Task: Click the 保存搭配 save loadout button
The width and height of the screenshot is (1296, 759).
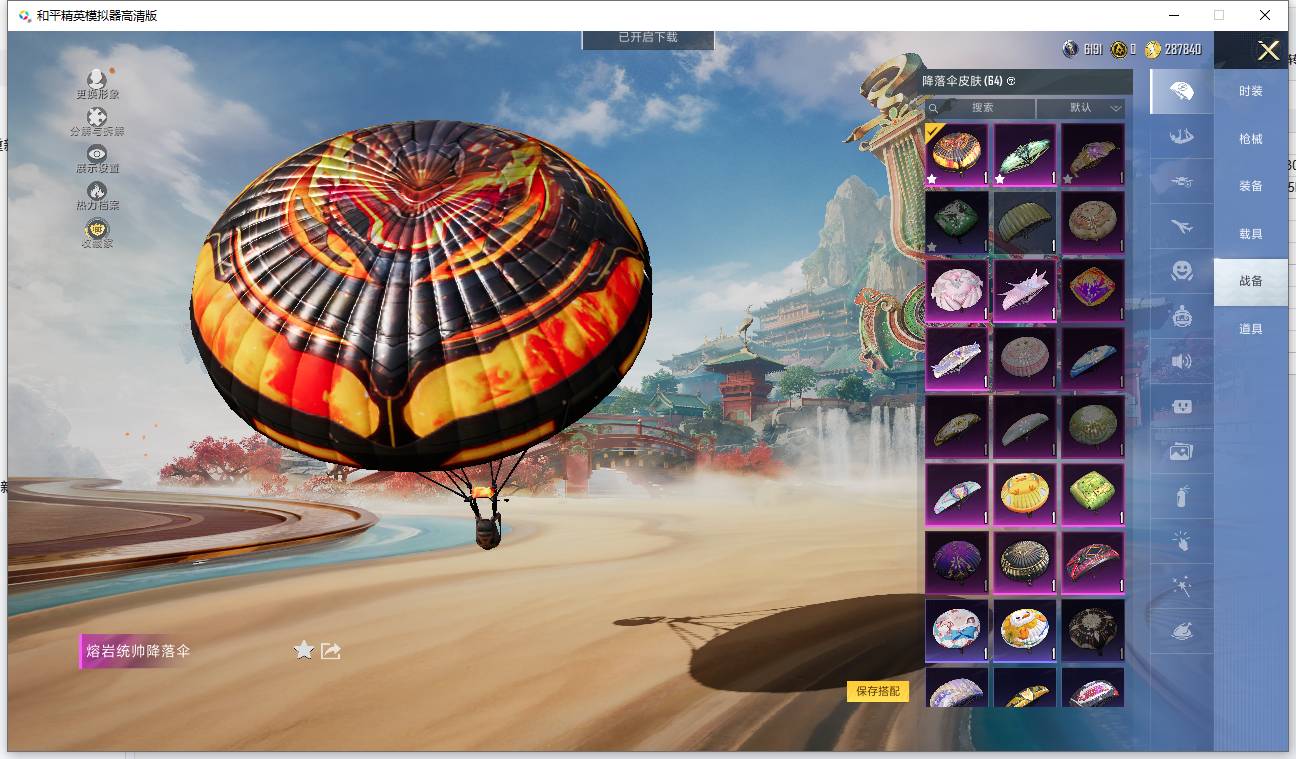Action: coord(878,691)
